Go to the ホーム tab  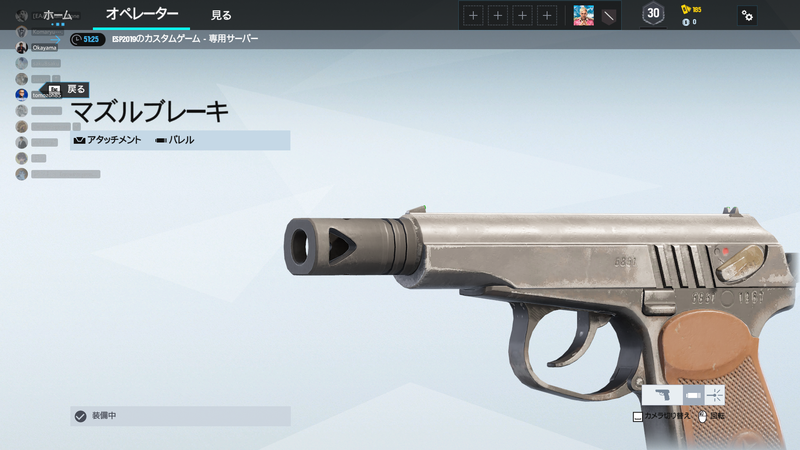pyautogui.click(x=57, y=15)
